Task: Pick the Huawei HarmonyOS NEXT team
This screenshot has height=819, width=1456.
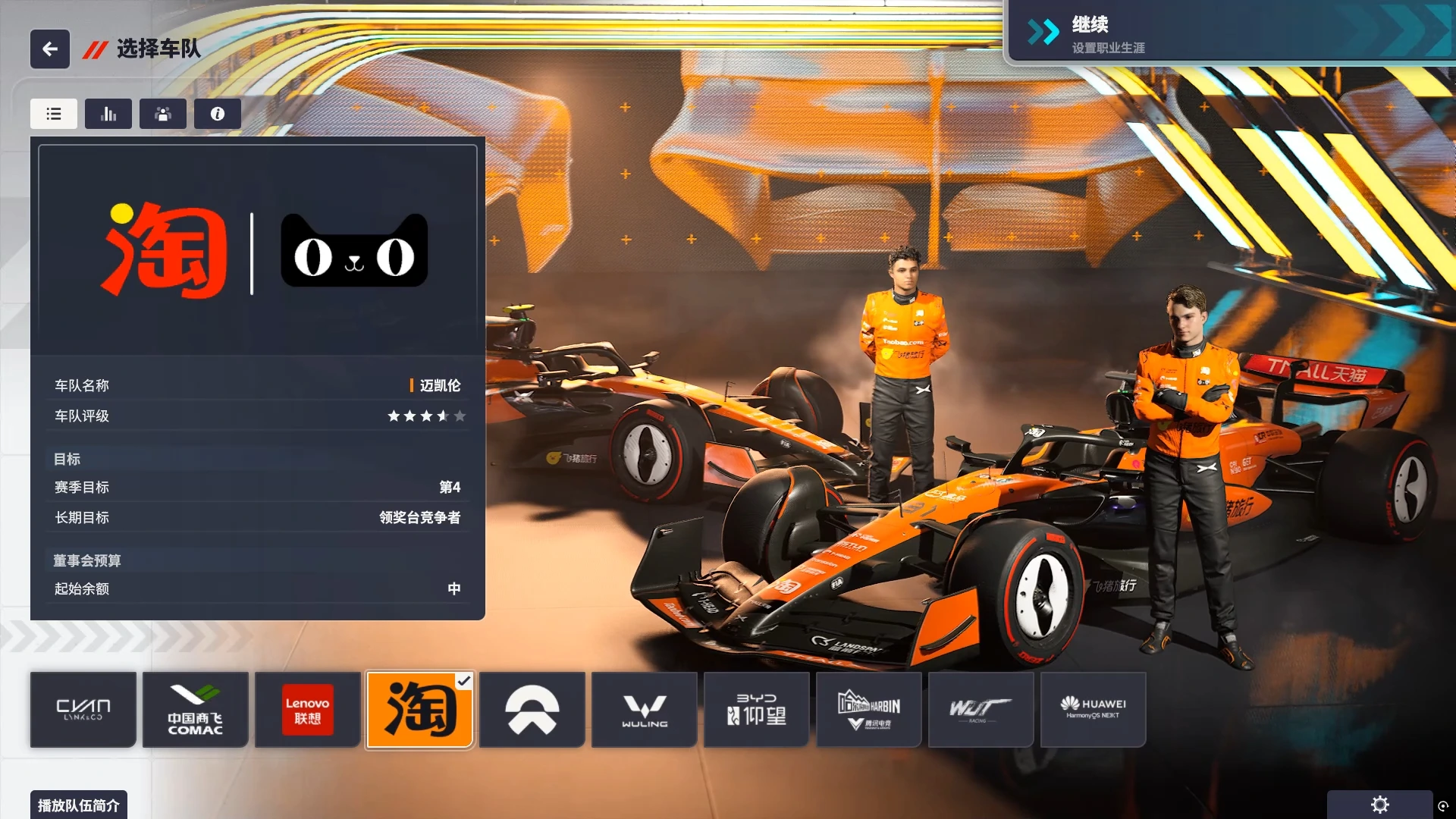Action: [1094, 710]
